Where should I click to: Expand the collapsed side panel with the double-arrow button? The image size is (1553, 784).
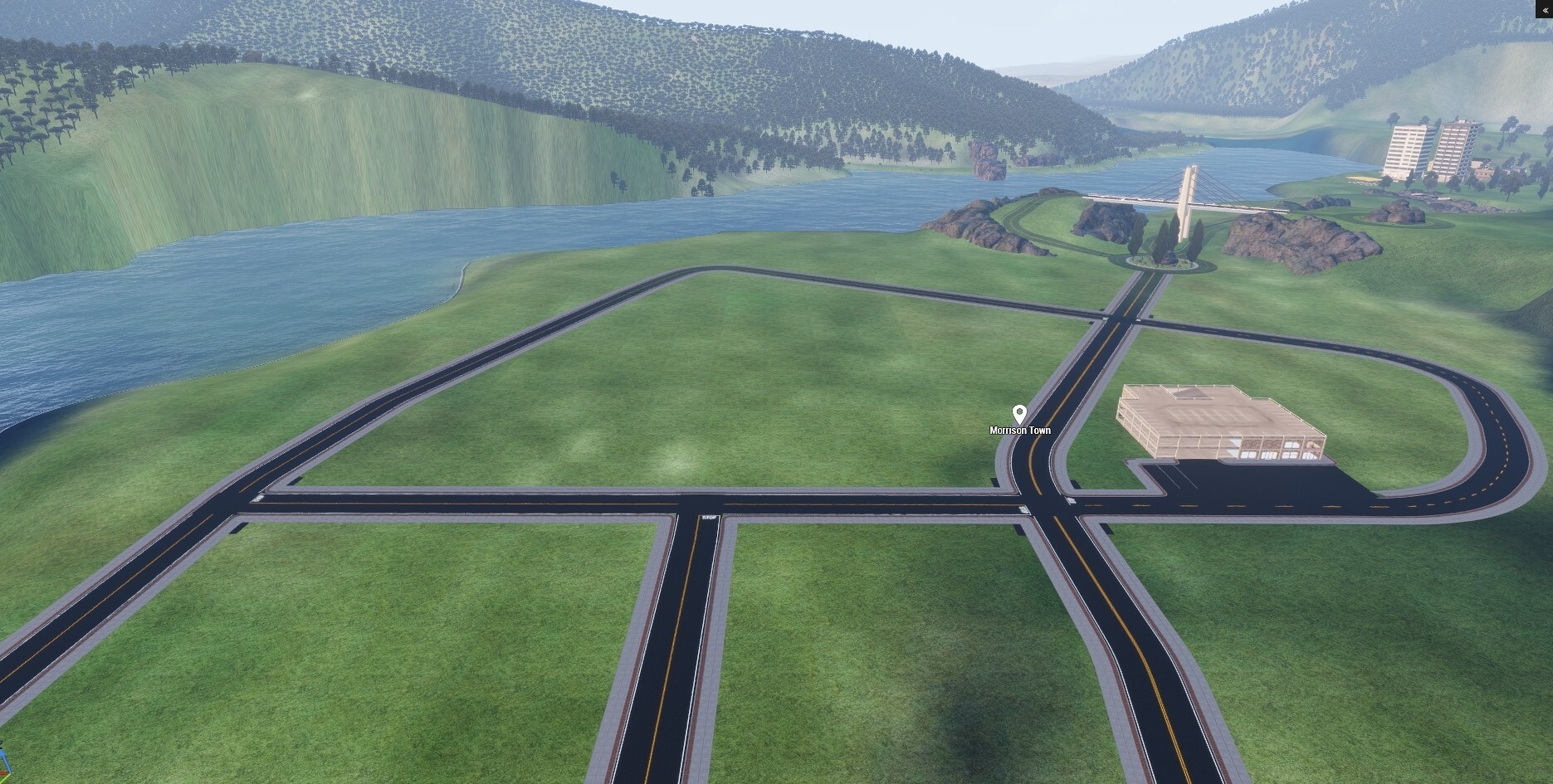1545,8
